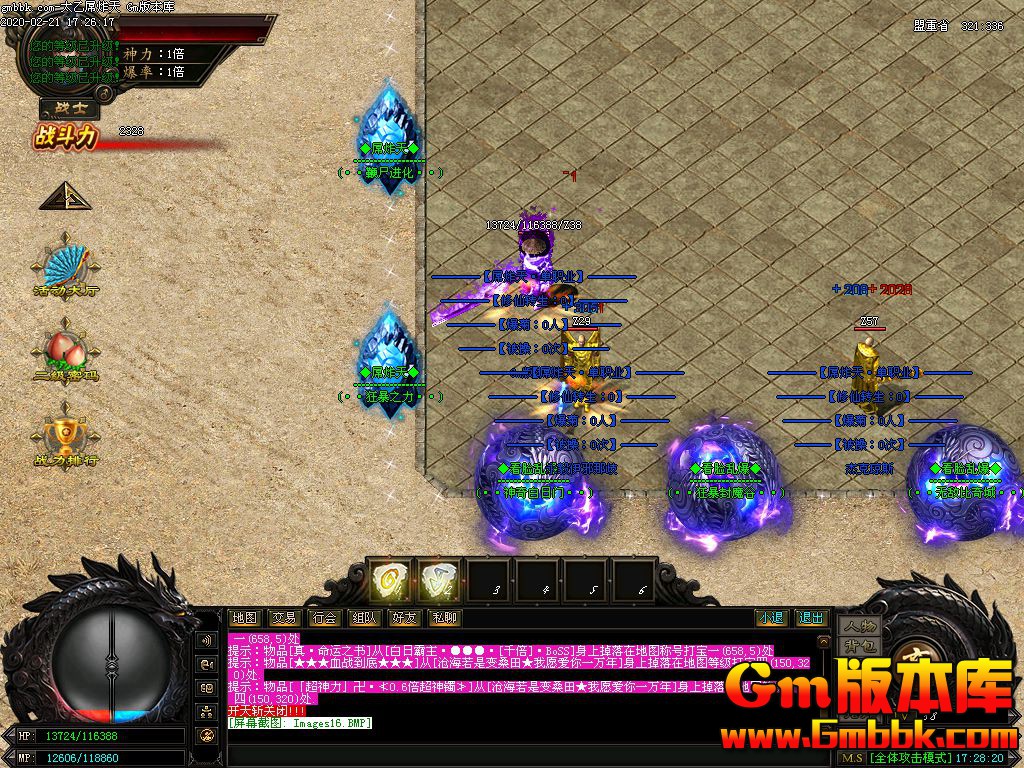Use the second hotbar skill slot
Screen dimensions: 1024x768
click(436, 580)
